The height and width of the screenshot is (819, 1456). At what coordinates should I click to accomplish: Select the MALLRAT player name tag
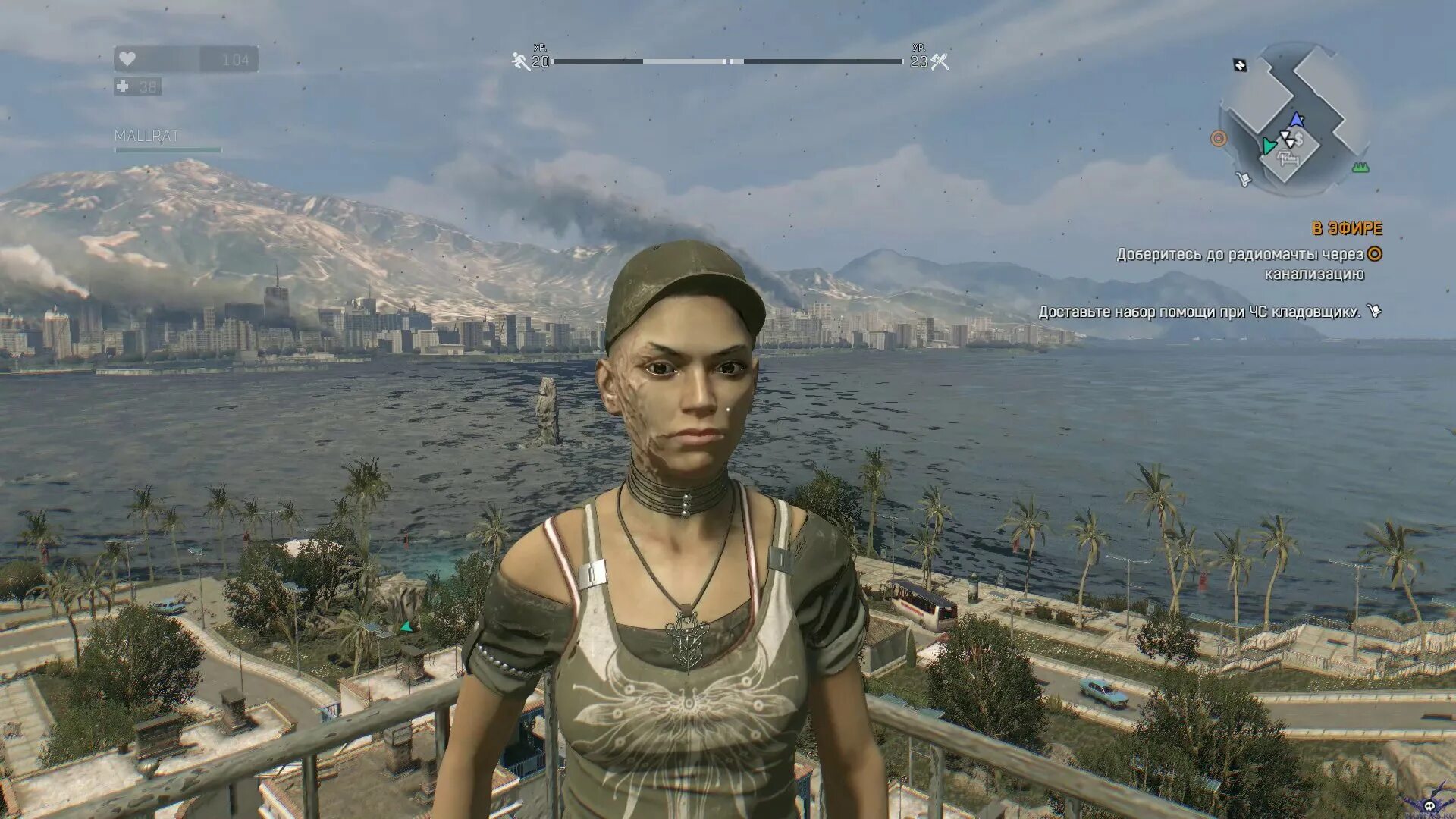146,136
